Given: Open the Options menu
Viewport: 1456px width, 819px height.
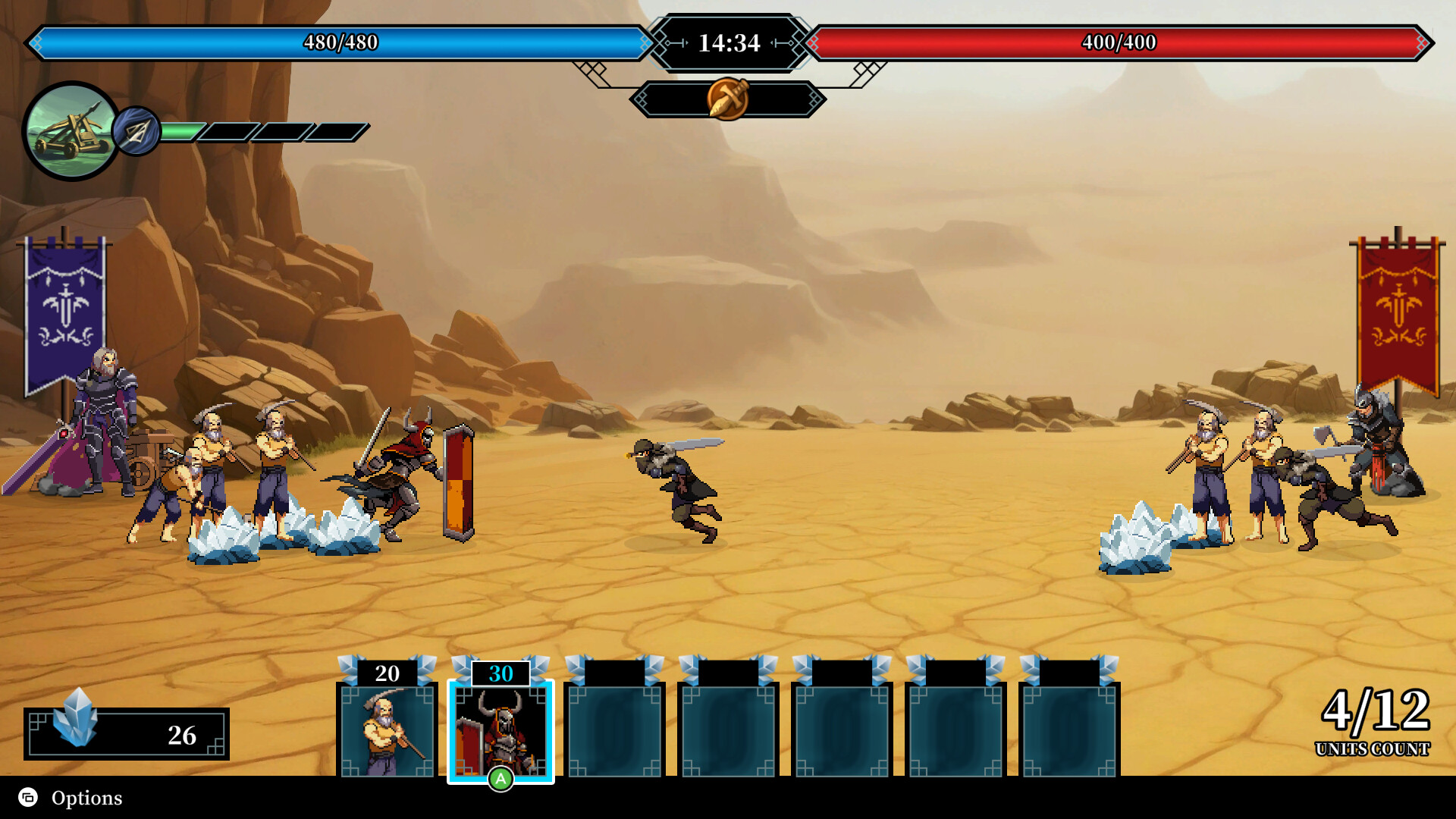Looking at the screenshot, I should (72, 798).
